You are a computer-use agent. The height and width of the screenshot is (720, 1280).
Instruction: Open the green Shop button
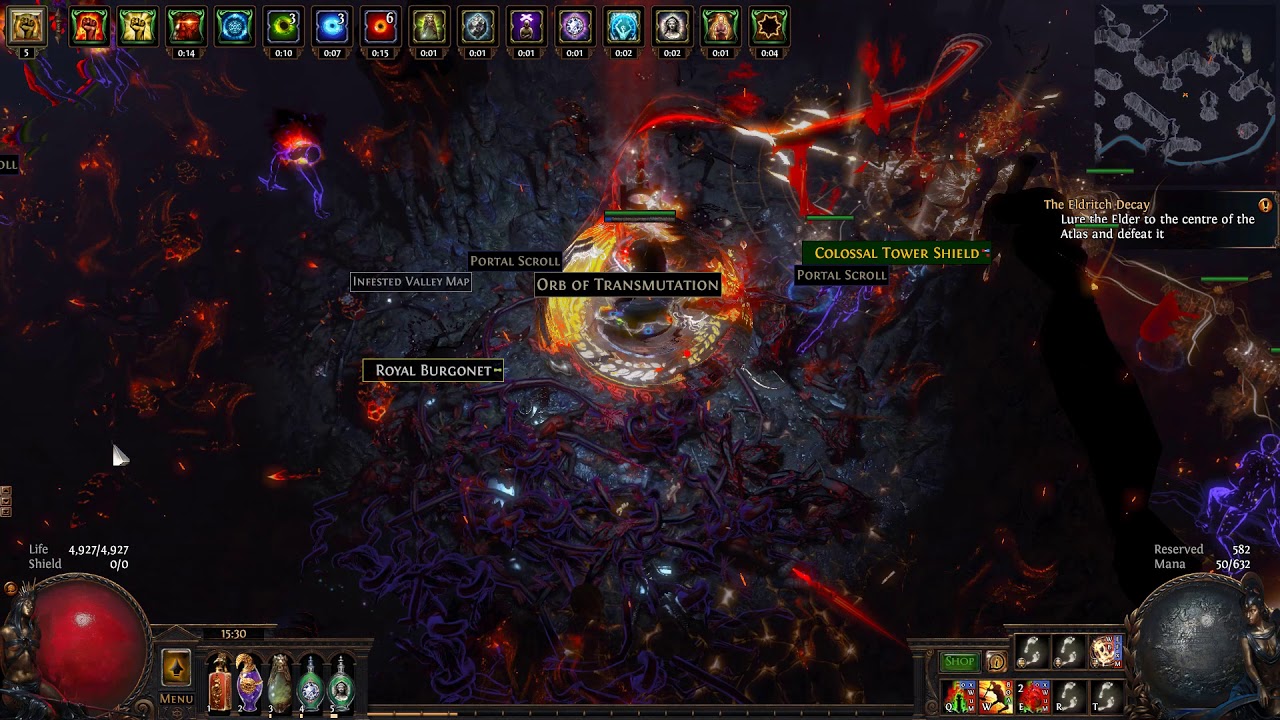[959, 661]
